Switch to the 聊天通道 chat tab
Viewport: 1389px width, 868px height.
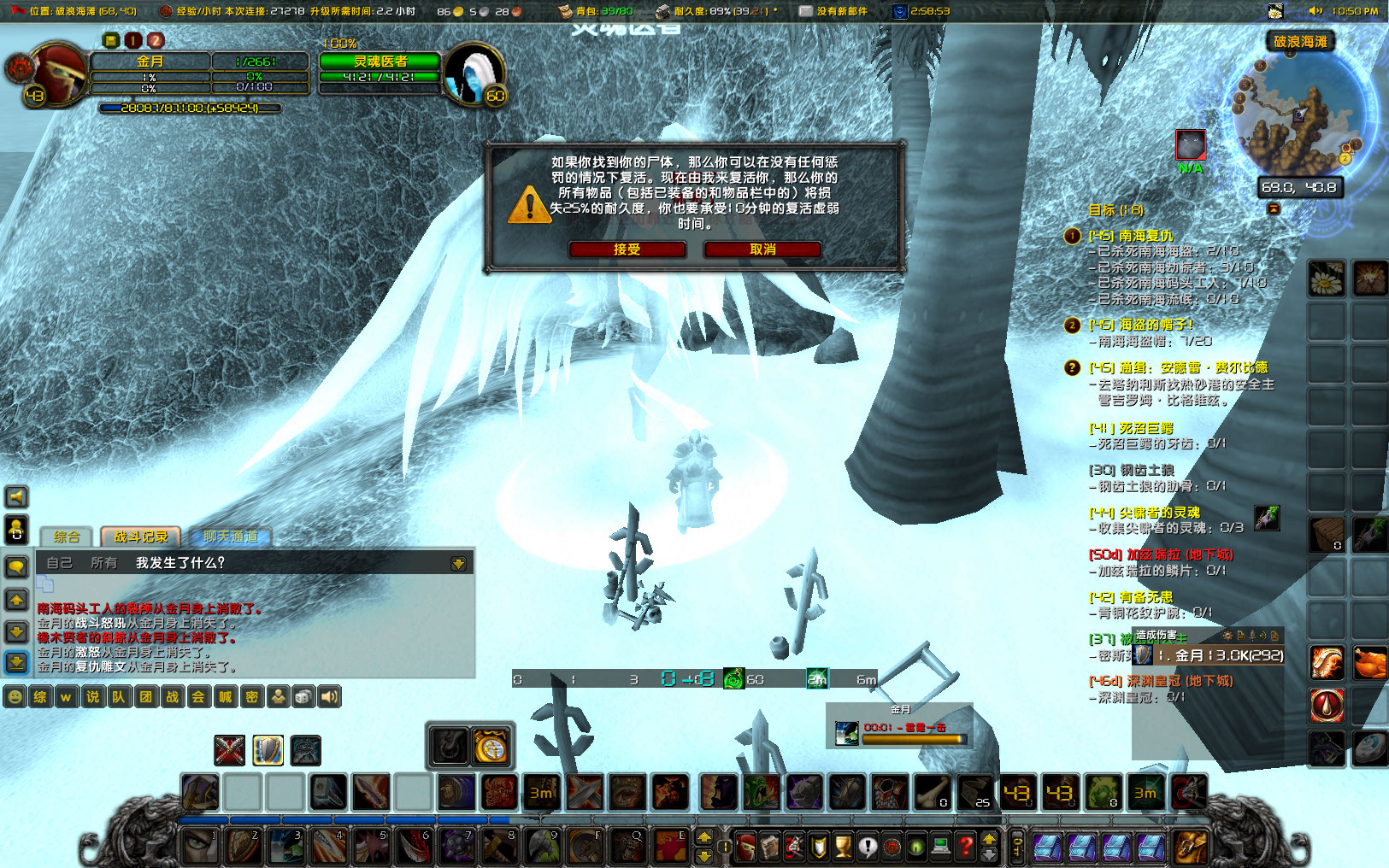pyautogui.click(x=231, y=537)
